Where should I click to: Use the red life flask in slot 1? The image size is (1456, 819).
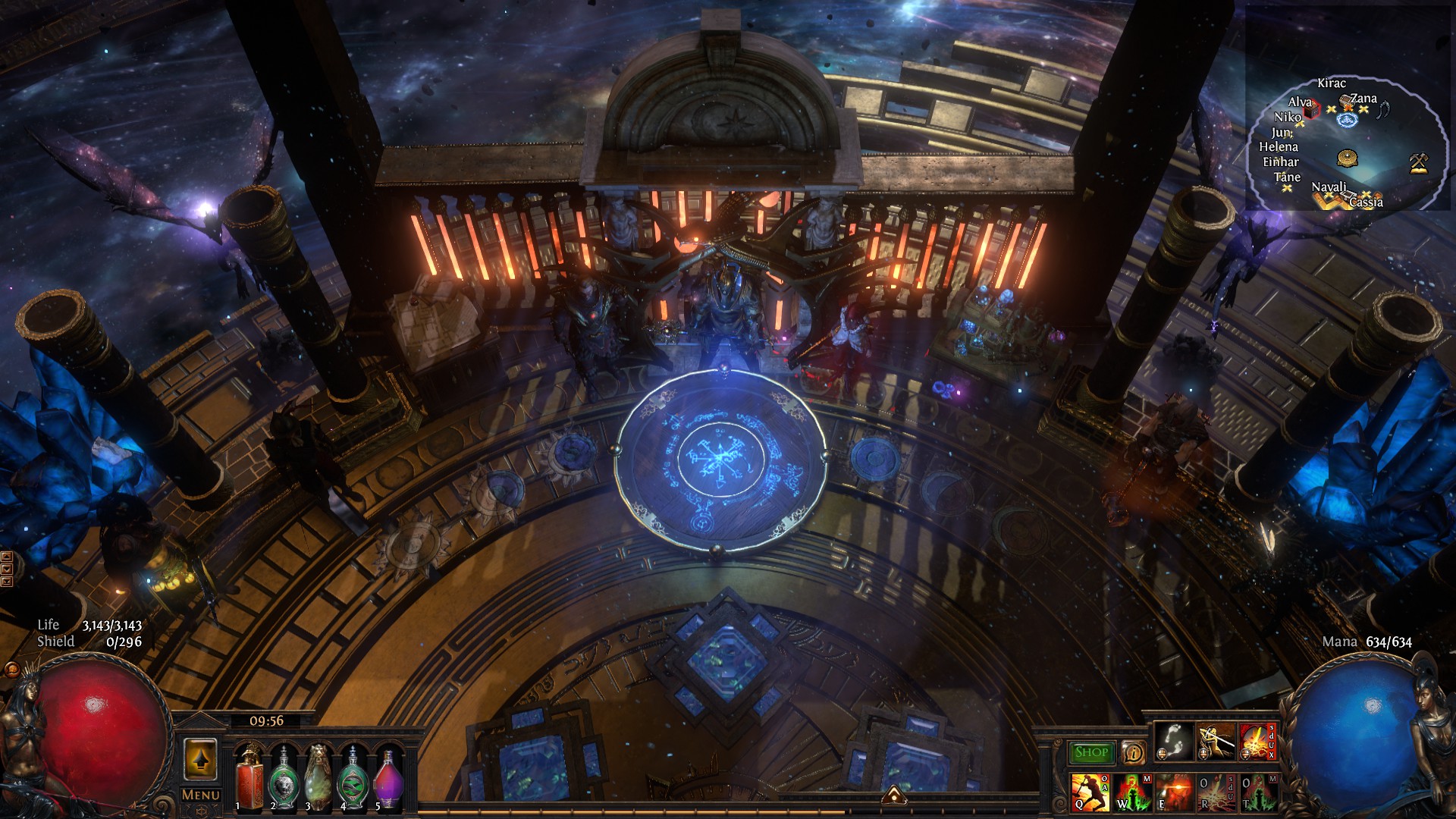click(249, 779)
